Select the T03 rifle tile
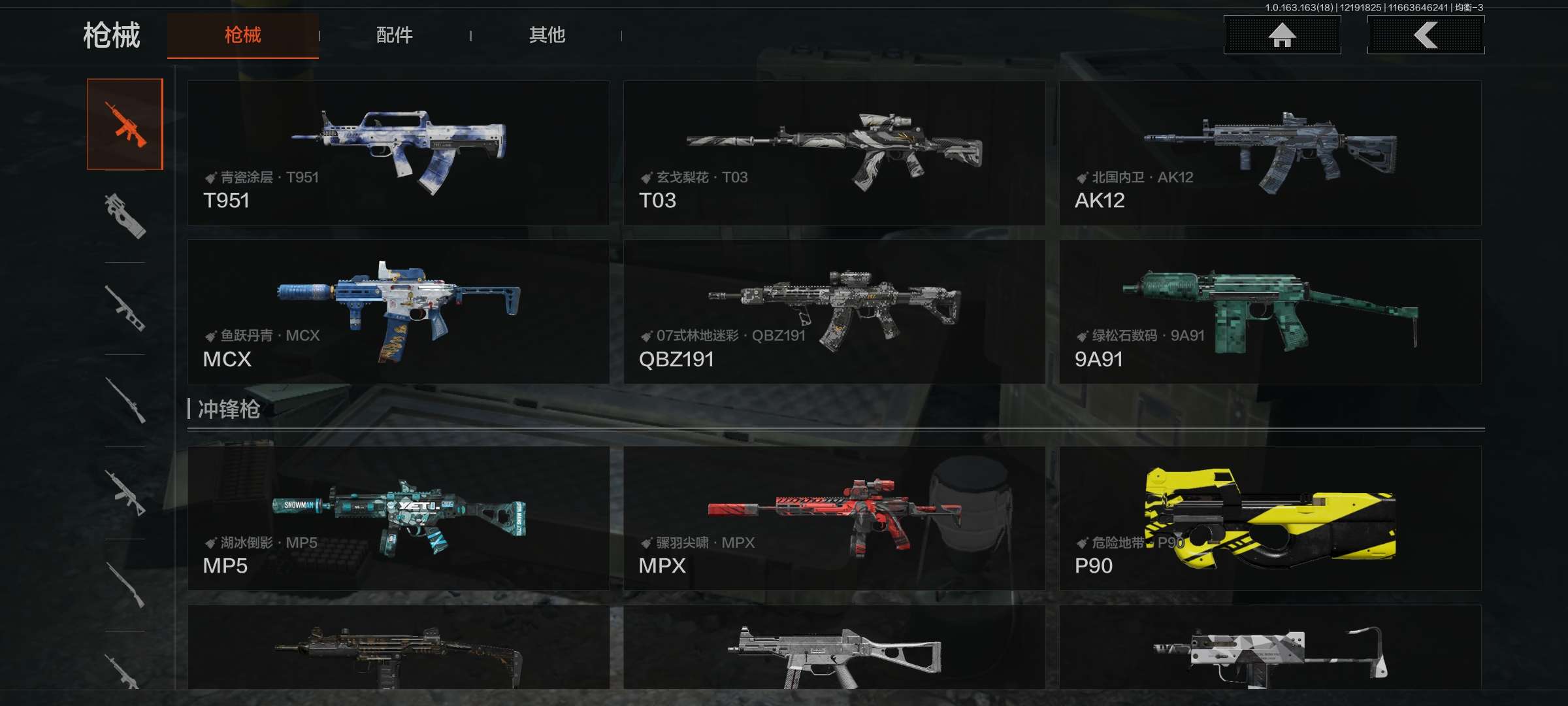1568x706 pixels. [834, 153]
